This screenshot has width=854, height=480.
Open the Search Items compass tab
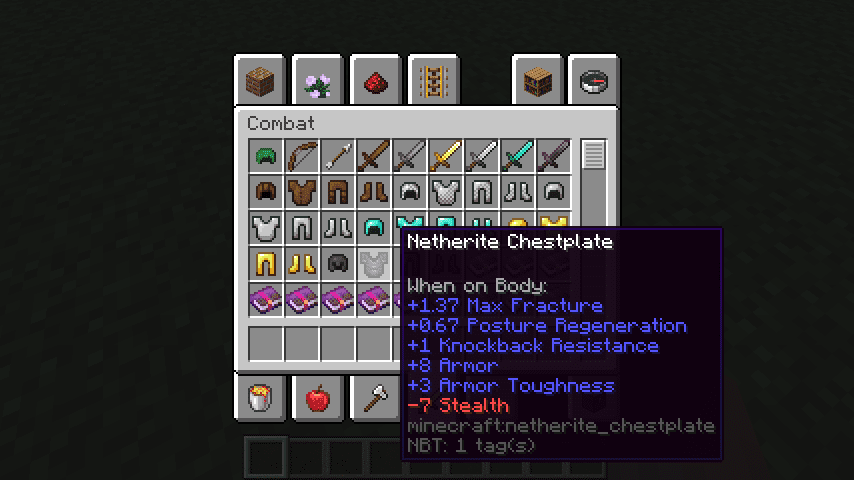pos(594,81)
